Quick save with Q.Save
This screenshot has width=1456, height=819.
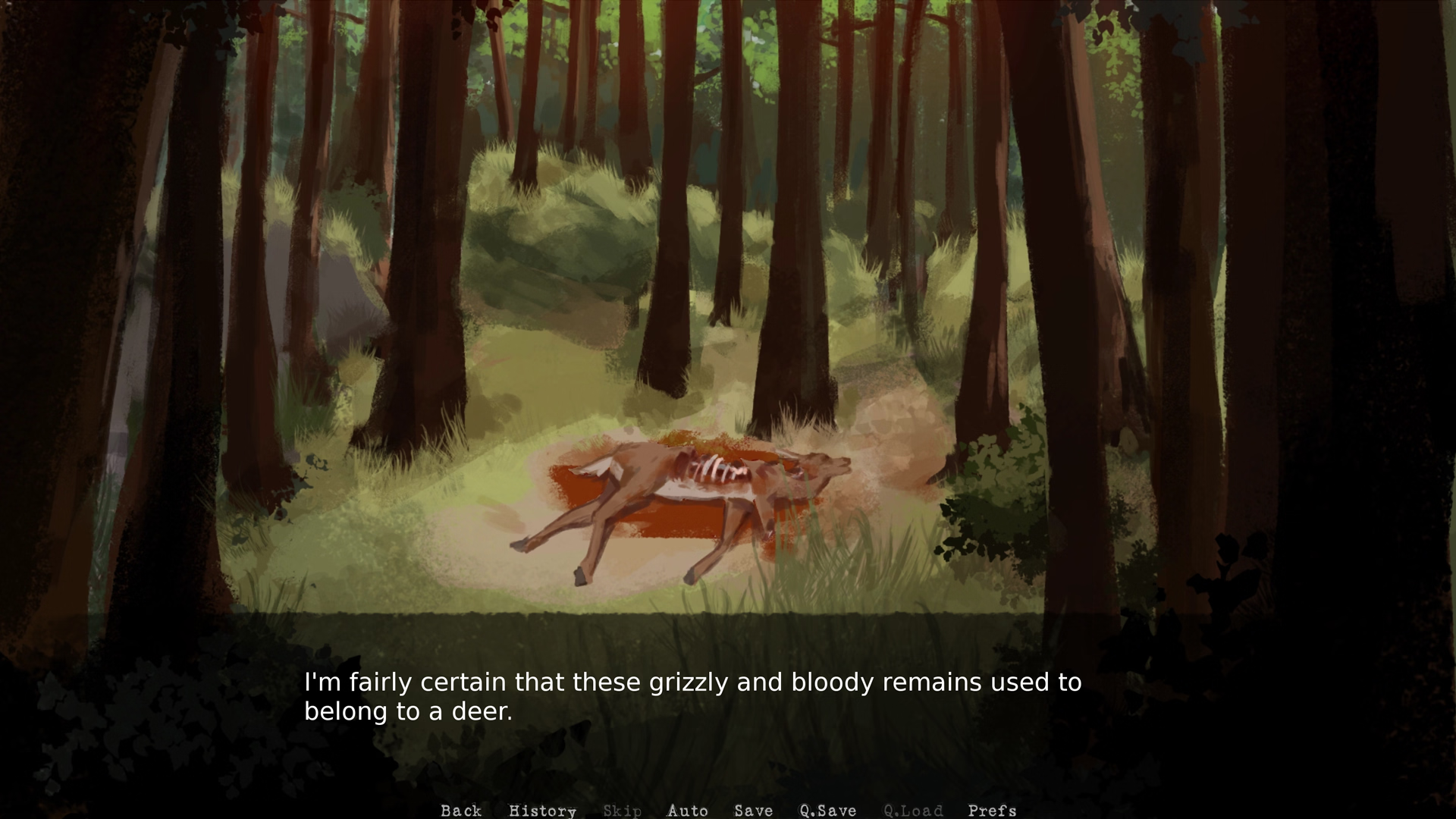click(x=827, y=811)
